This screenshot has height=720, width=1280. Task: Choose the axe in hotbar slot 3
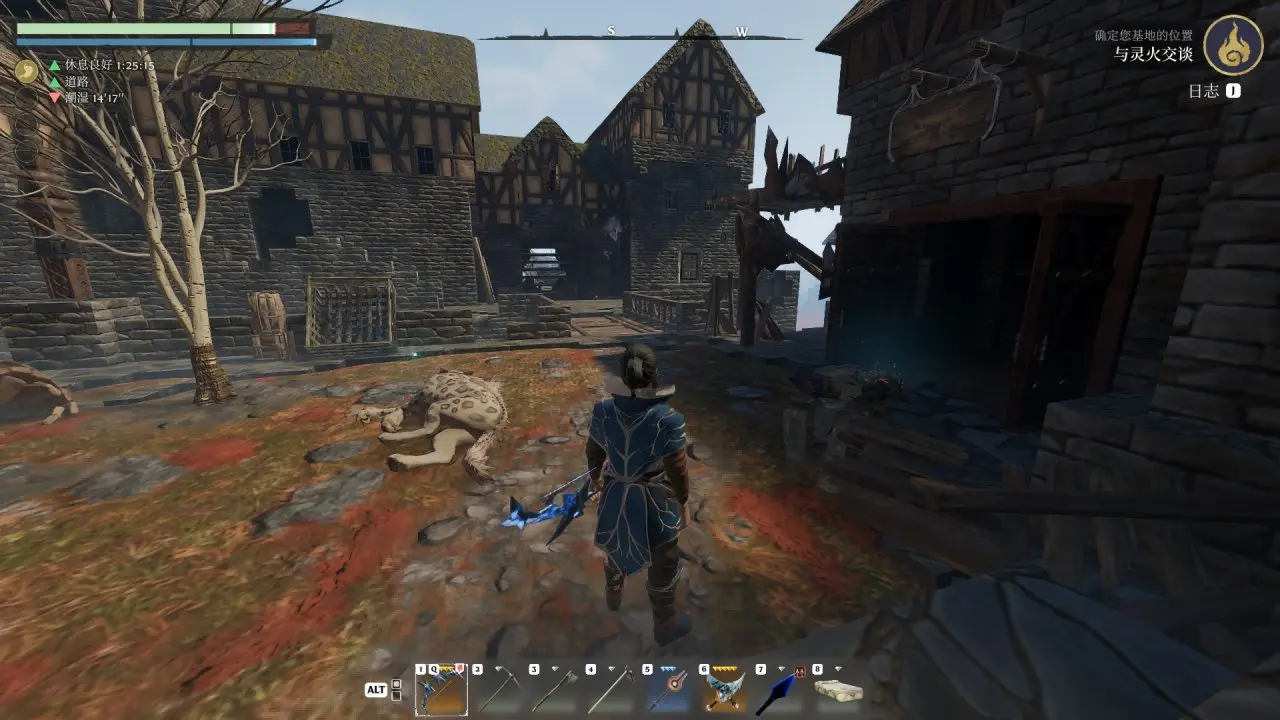click(554, 690)
